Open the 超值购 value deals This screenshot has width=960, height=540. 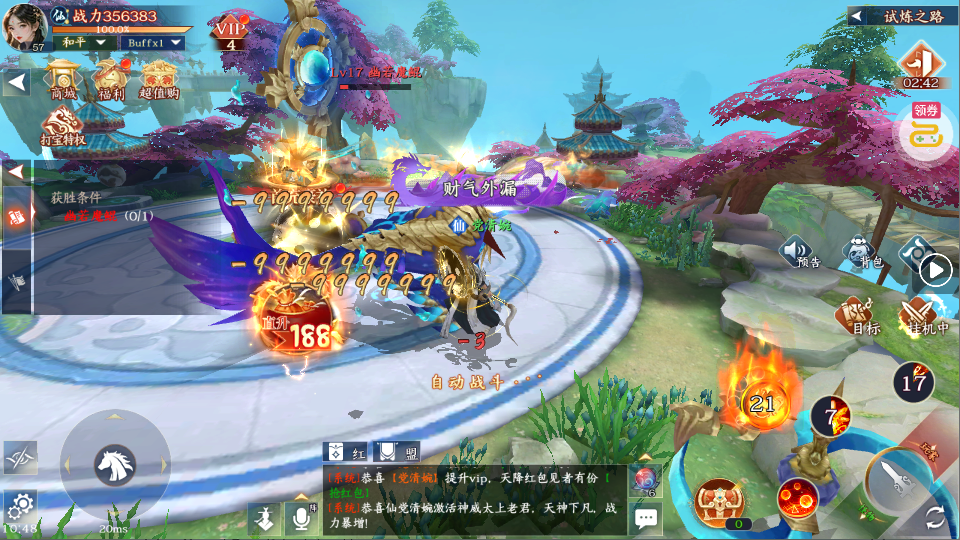pyautogui.click(x=158, y=78)
